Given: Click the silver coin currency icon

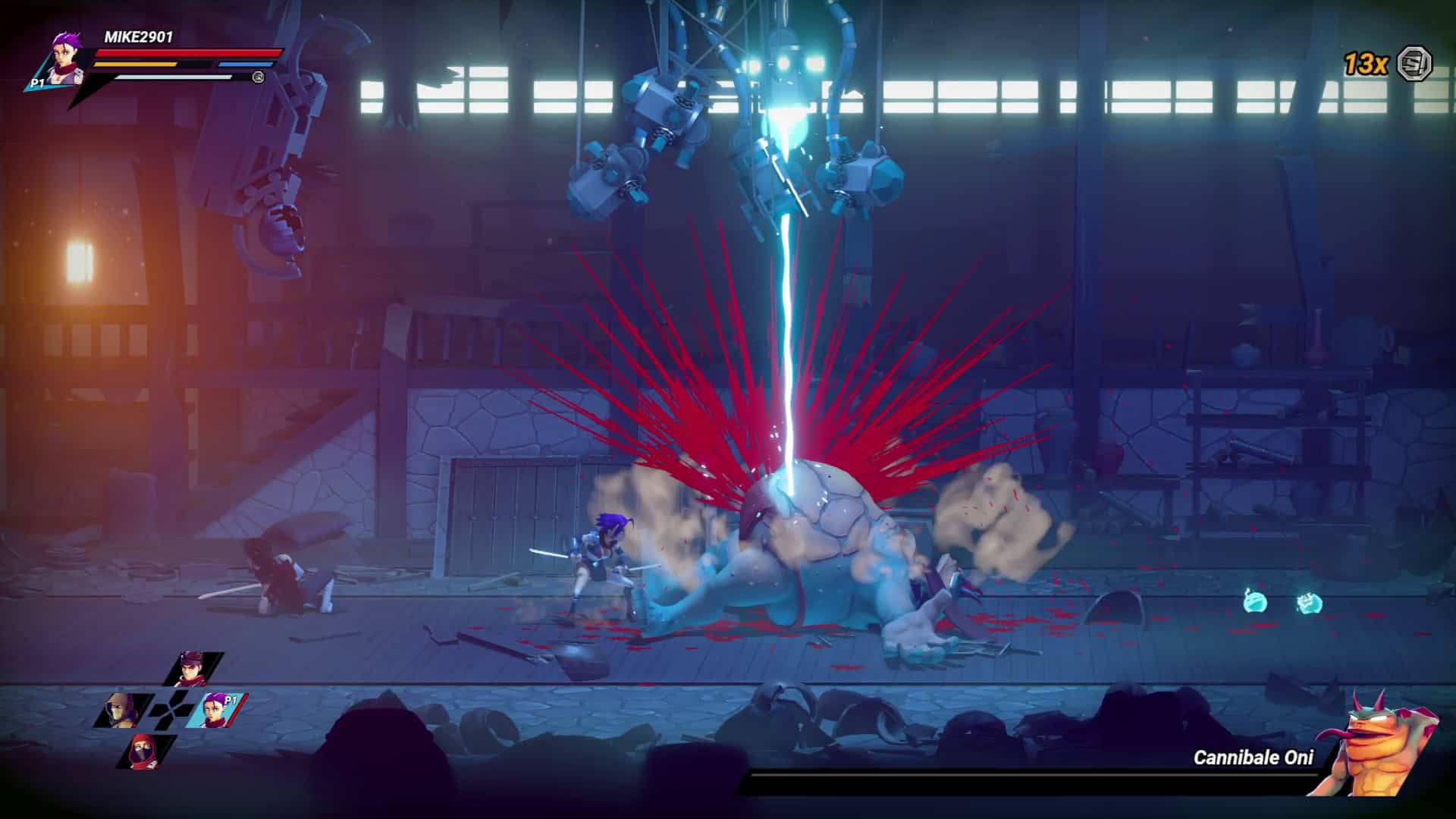Looking at the screenshot, I should point(1414,63).
